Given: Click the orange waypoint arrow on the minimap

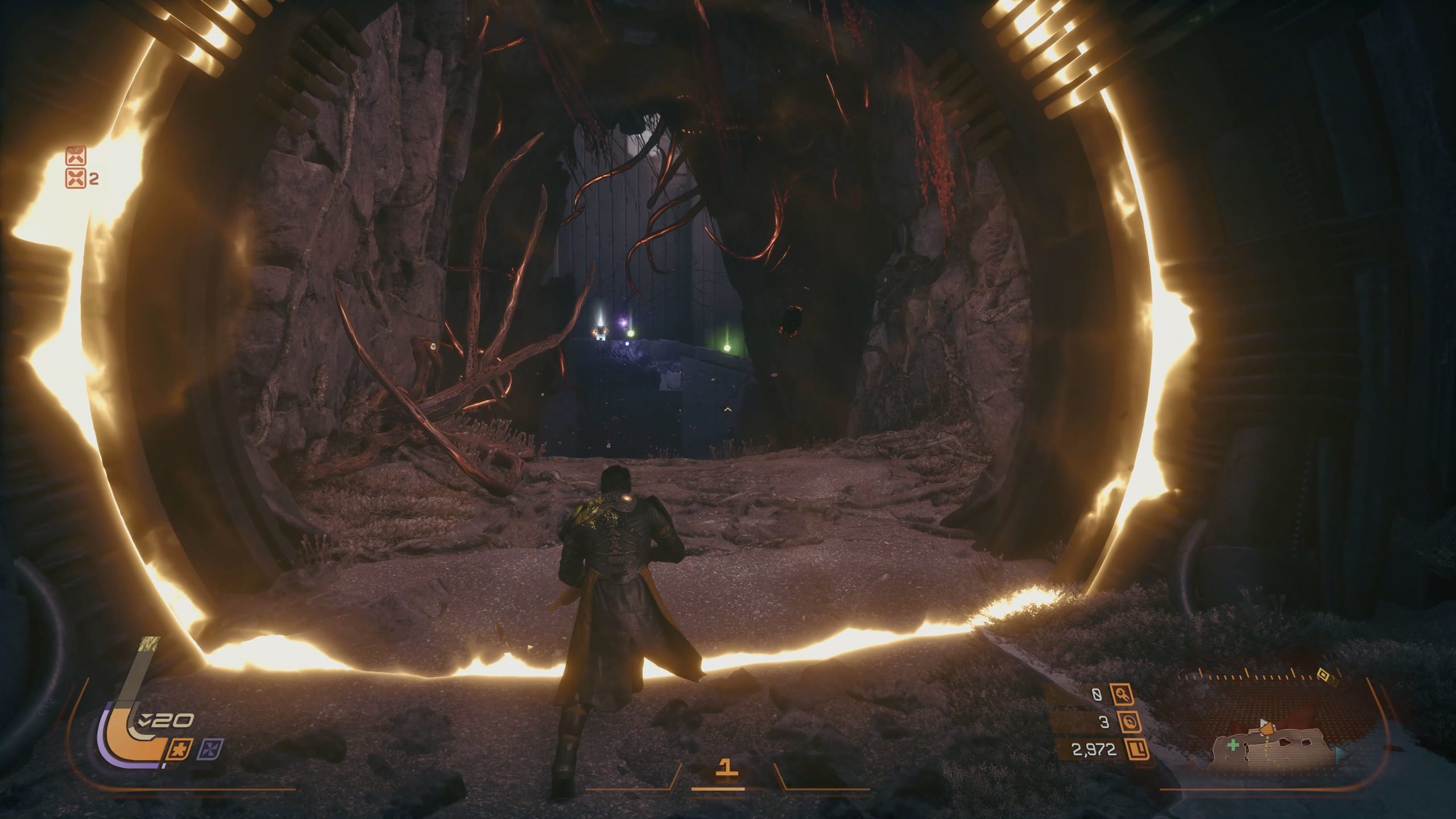Looking at the screenshot, I should click(1267, 729).
